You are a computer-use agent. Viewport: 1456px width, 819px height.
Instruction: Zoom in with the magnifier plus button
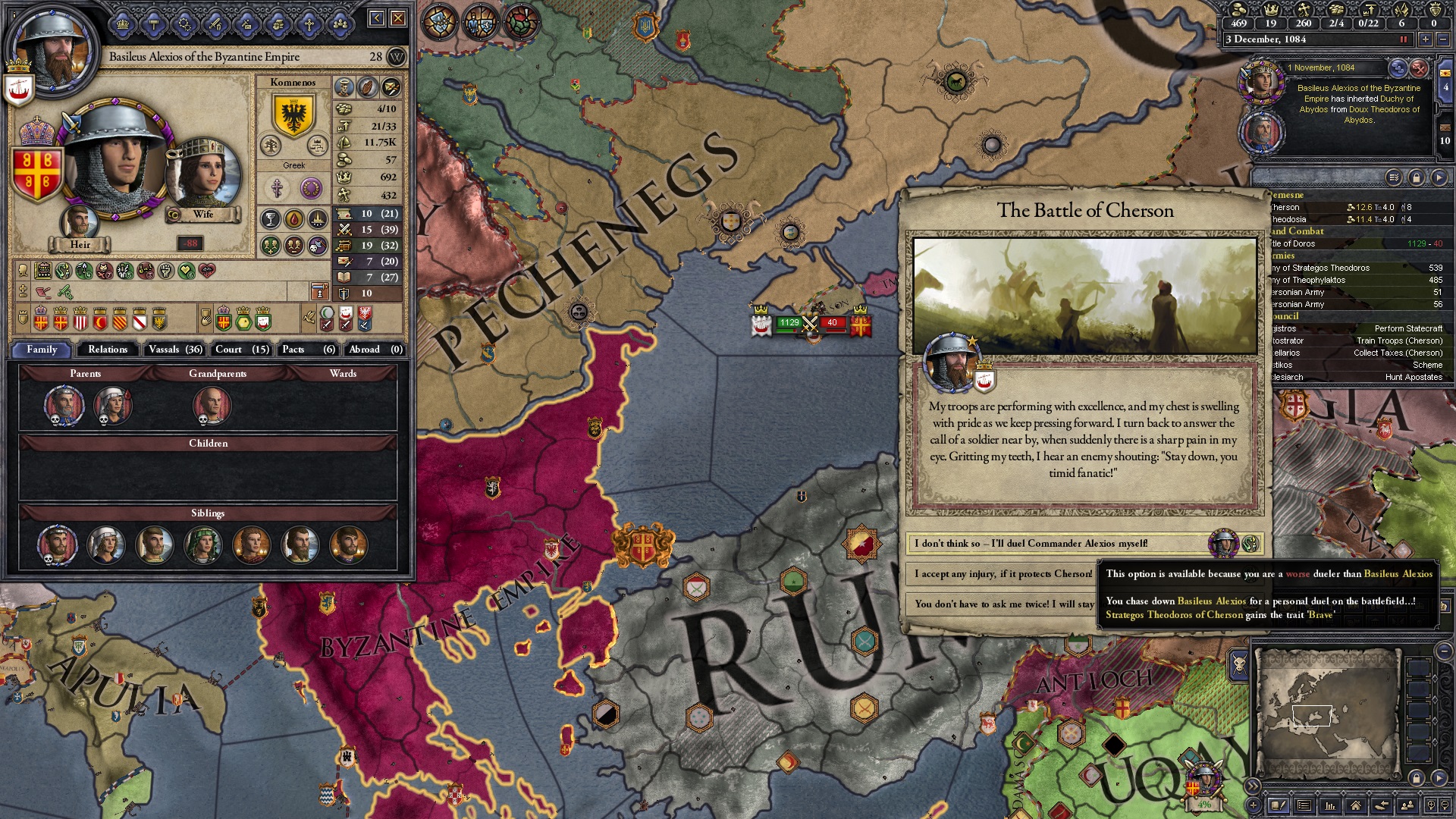[1430, 805]
